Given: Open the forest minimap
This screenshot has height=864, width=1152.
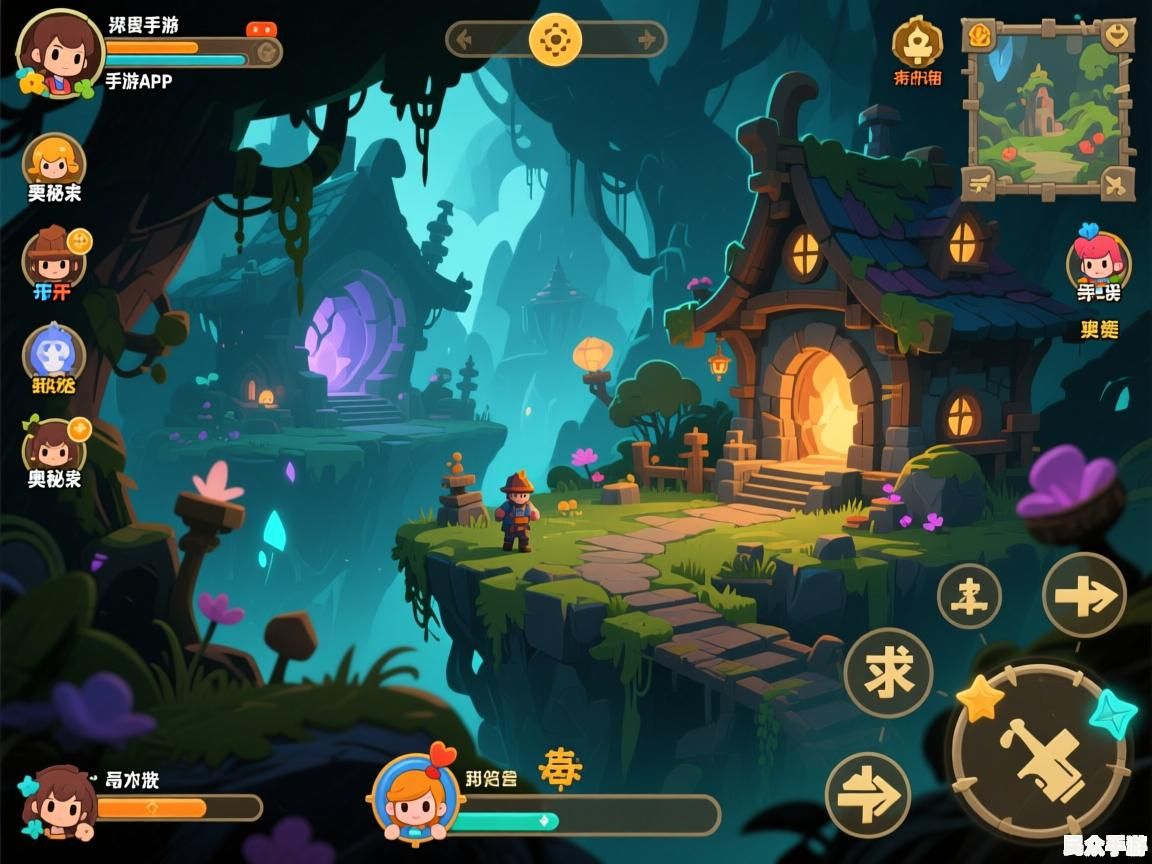Looking at the screenshot, I should [x=1048, y=110].
